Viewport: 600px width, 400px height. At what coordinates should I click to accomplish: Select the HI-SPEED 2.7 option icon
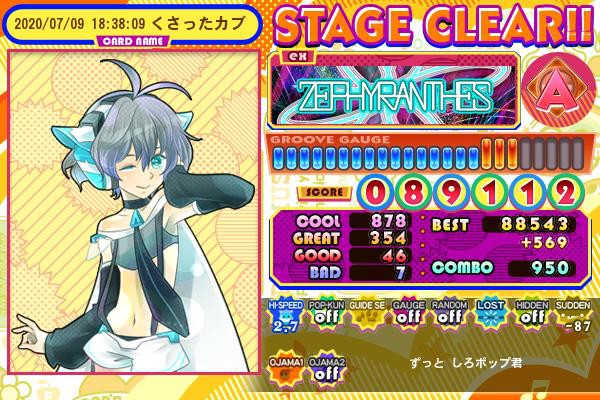pos(285,316)
